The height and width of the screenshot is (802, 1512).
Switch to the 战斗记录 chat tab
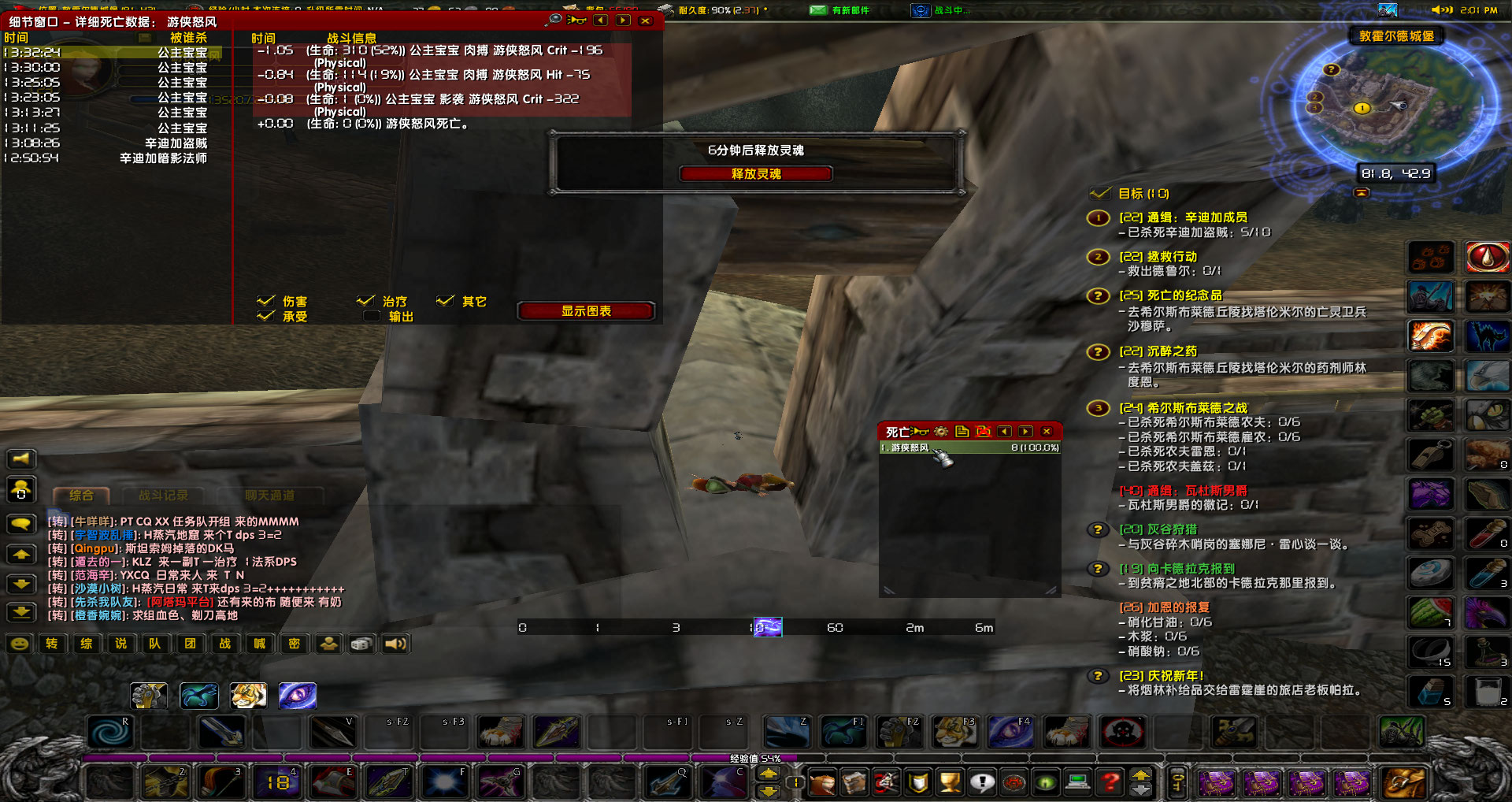[165, 496]
